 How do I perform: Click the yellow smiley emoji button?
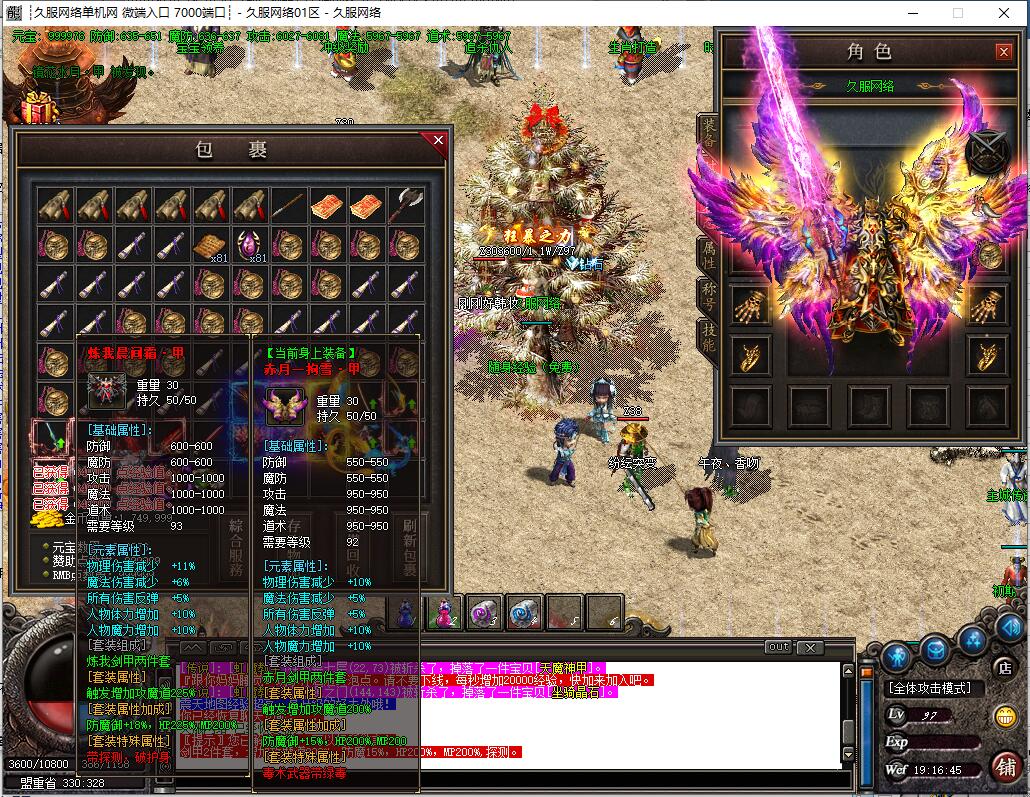[x=1005, y=716]
